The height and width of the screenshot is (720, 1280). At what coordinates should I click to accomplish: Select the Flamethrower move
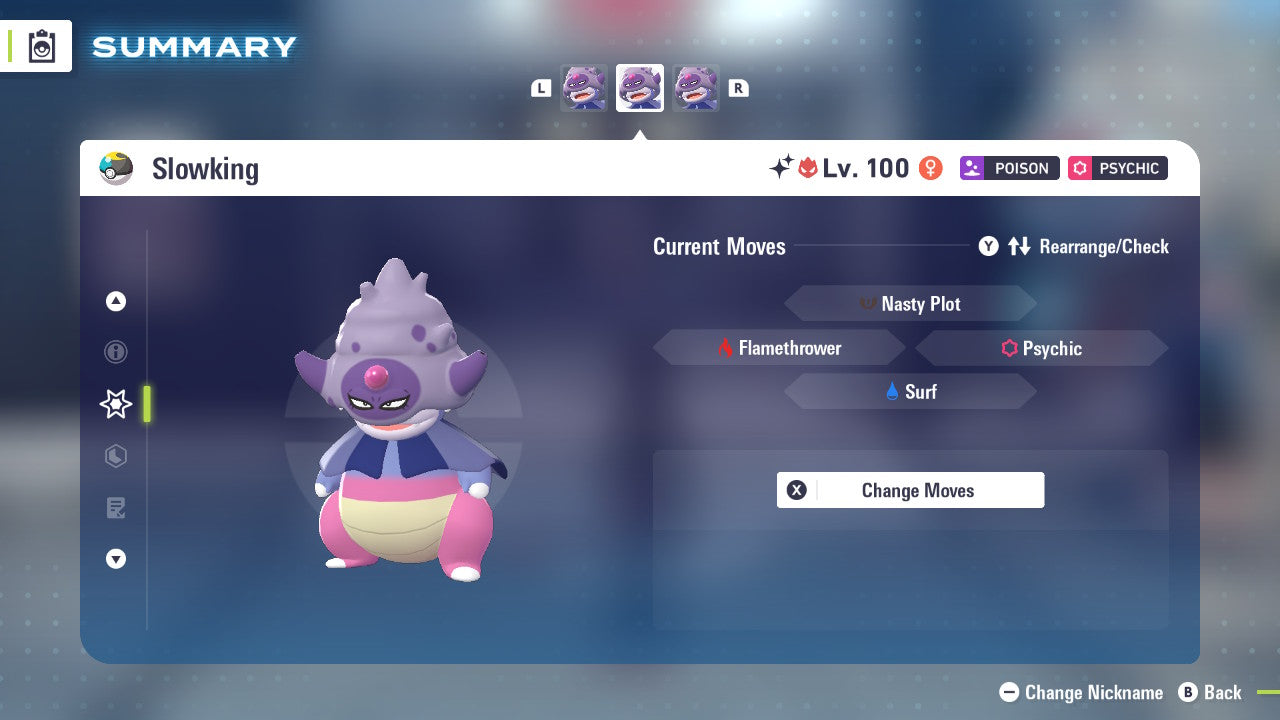[780, 348]
